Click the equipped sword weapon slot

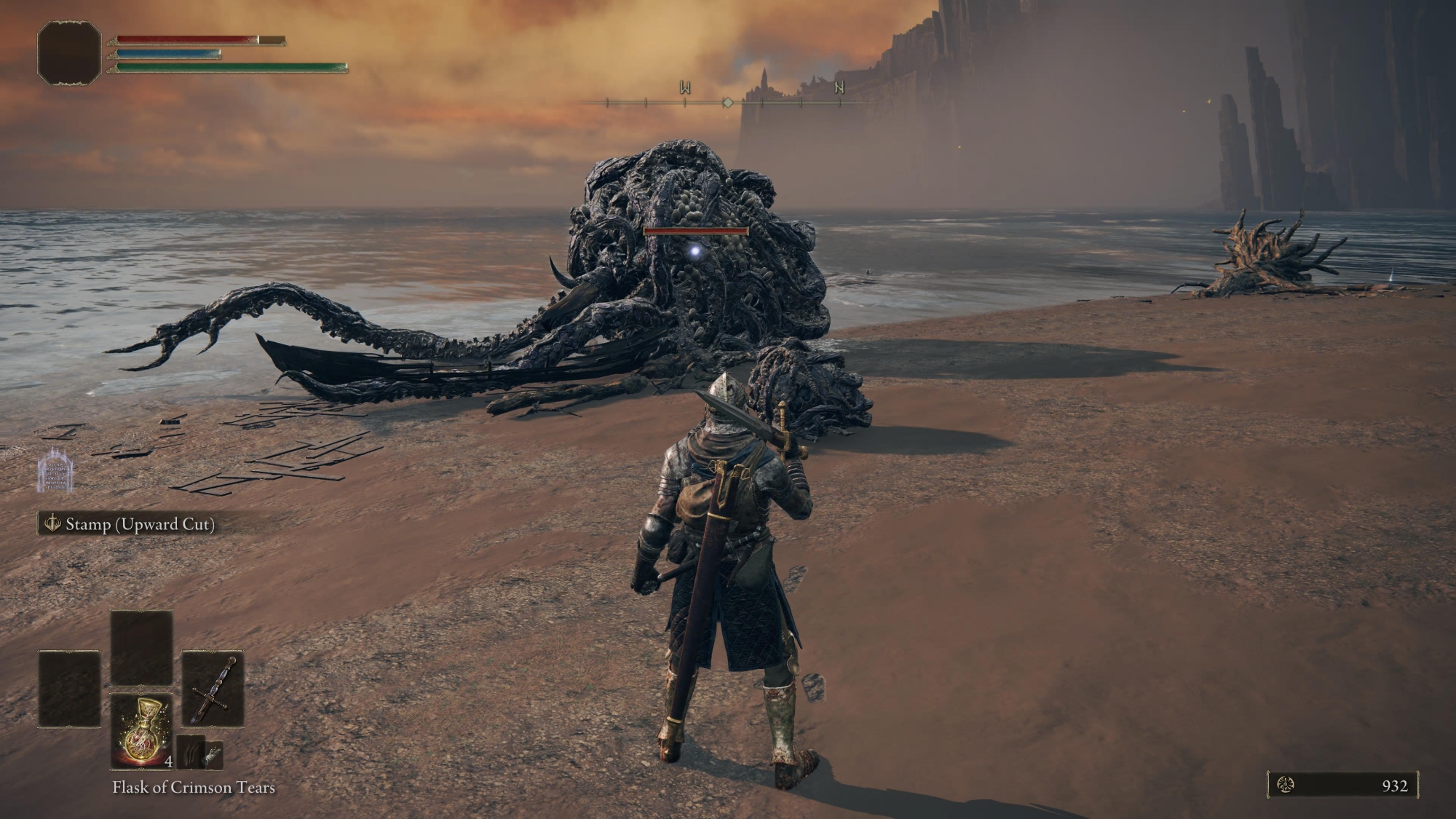(213, 689)
